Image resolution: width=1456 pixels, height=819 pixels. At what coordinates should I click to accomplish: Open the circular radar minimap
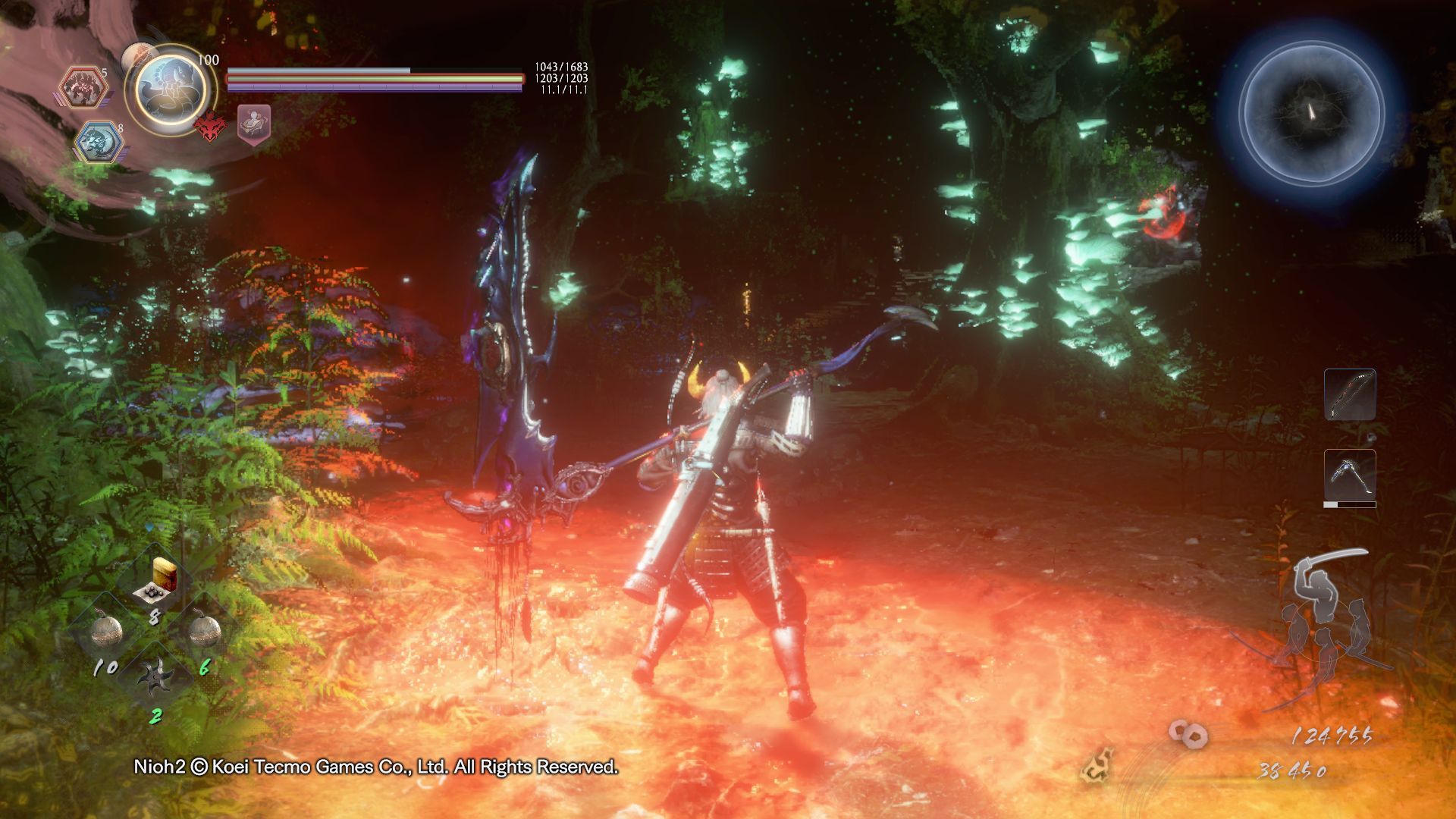[x=1311, y=113]
